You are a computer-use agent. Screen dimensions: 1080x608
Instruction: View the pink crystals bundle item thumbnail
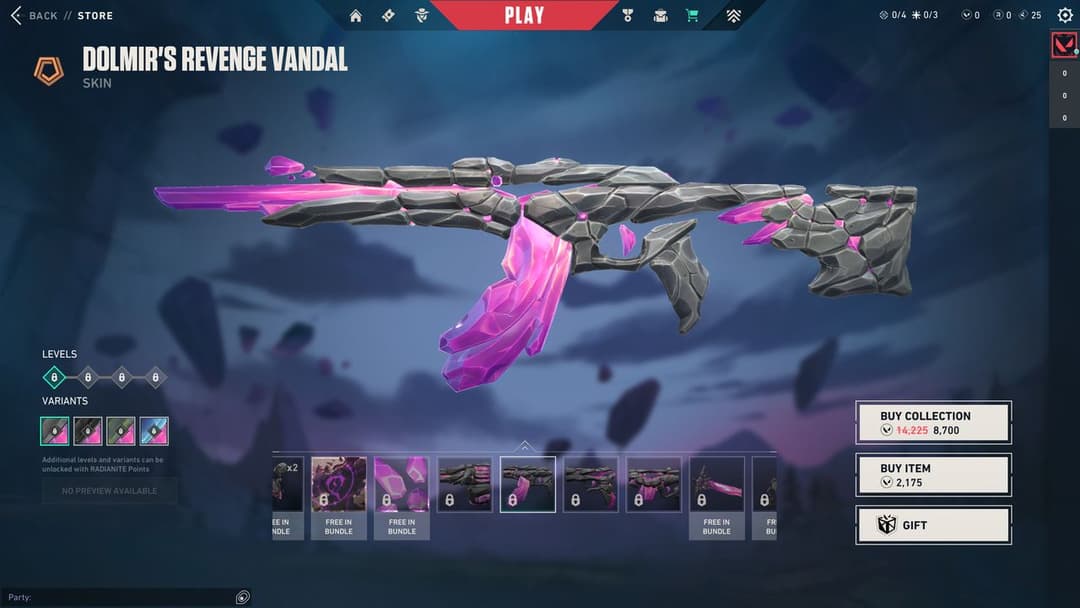[x=402, y=485]
